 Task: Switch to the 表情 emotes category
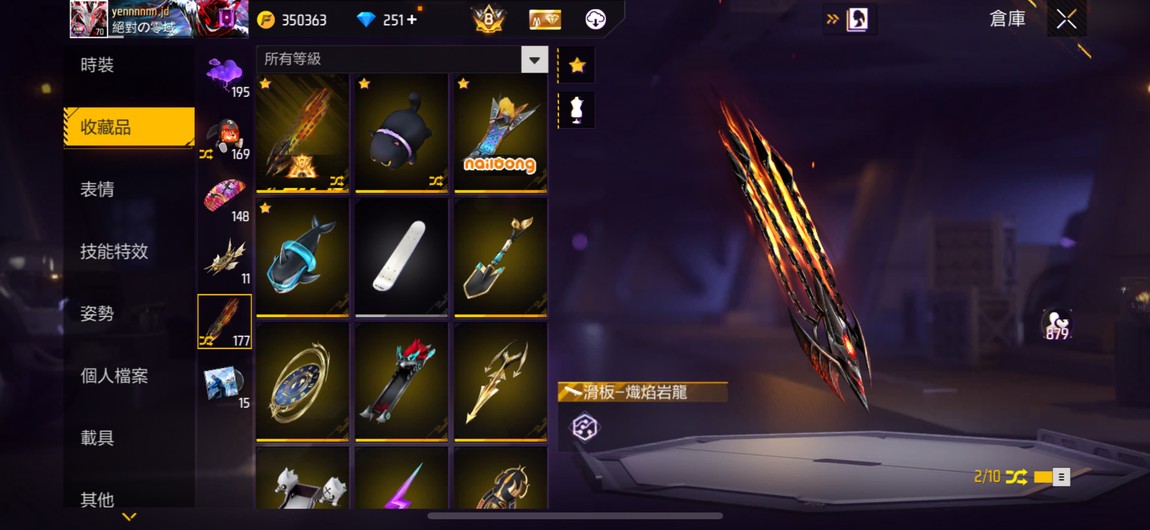coord(98,189)
